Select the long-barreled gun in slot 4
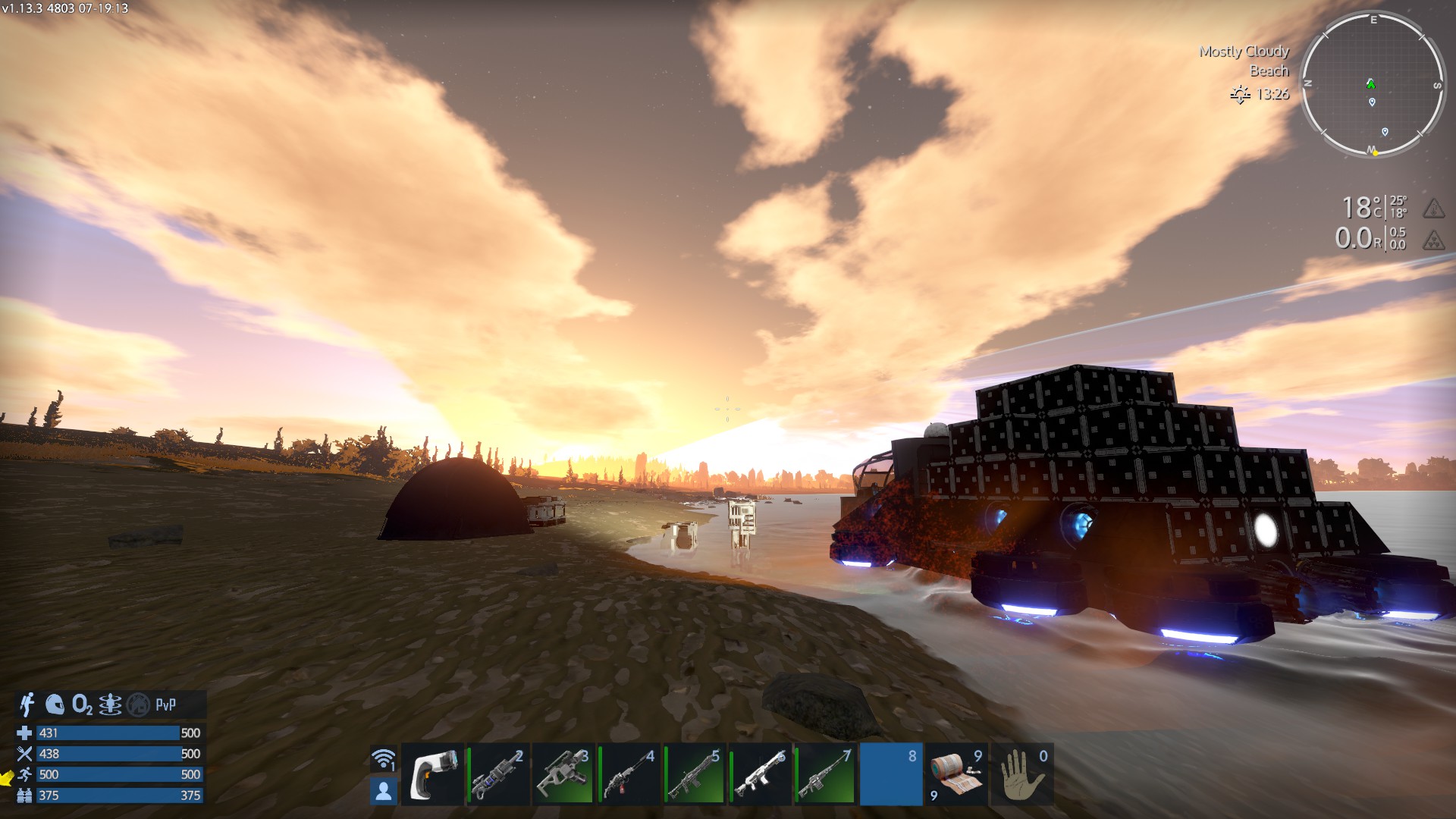 point(629,774)
